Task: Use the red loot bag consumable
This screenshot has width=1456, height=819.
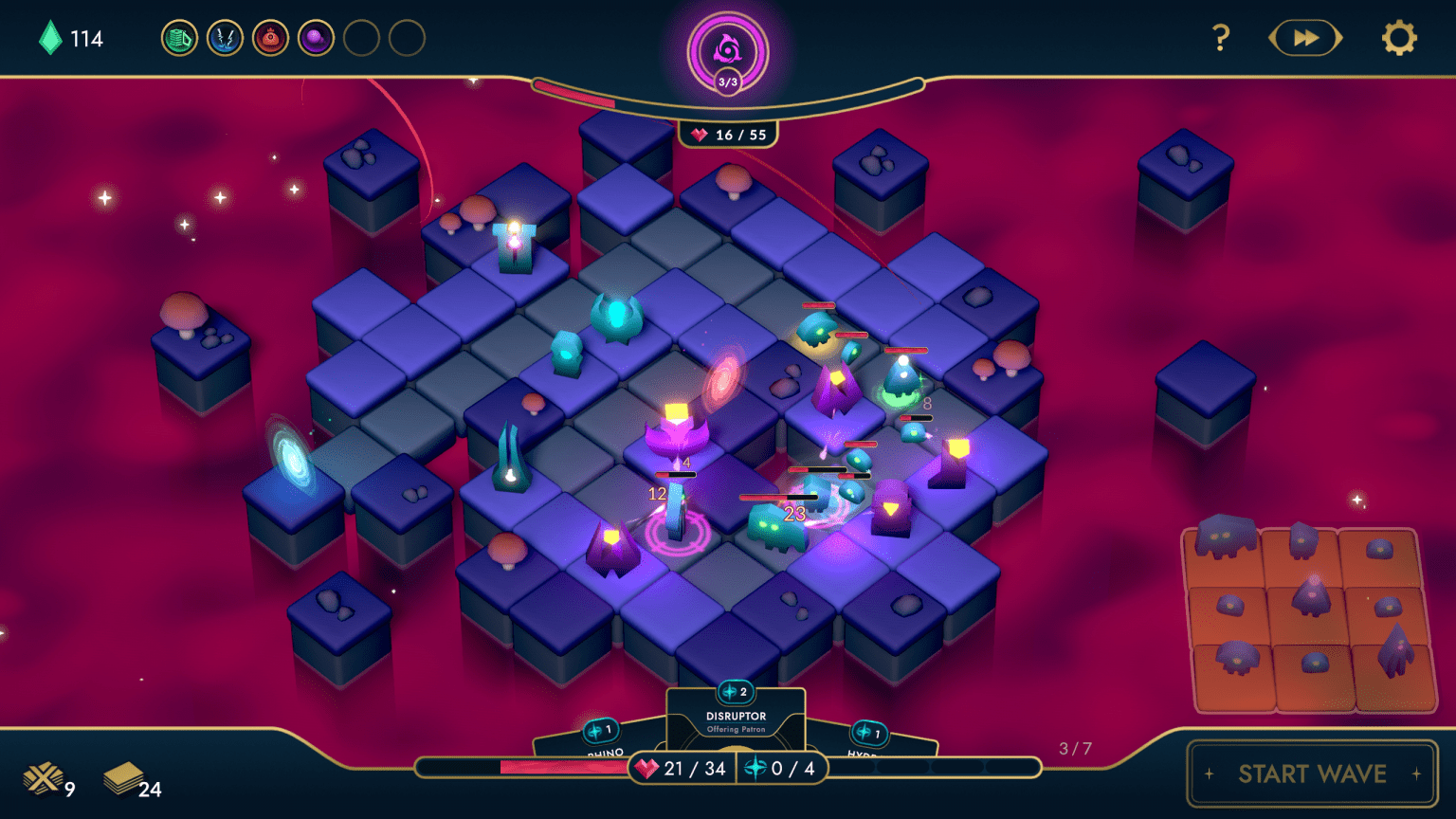Action: pos(270,38)
